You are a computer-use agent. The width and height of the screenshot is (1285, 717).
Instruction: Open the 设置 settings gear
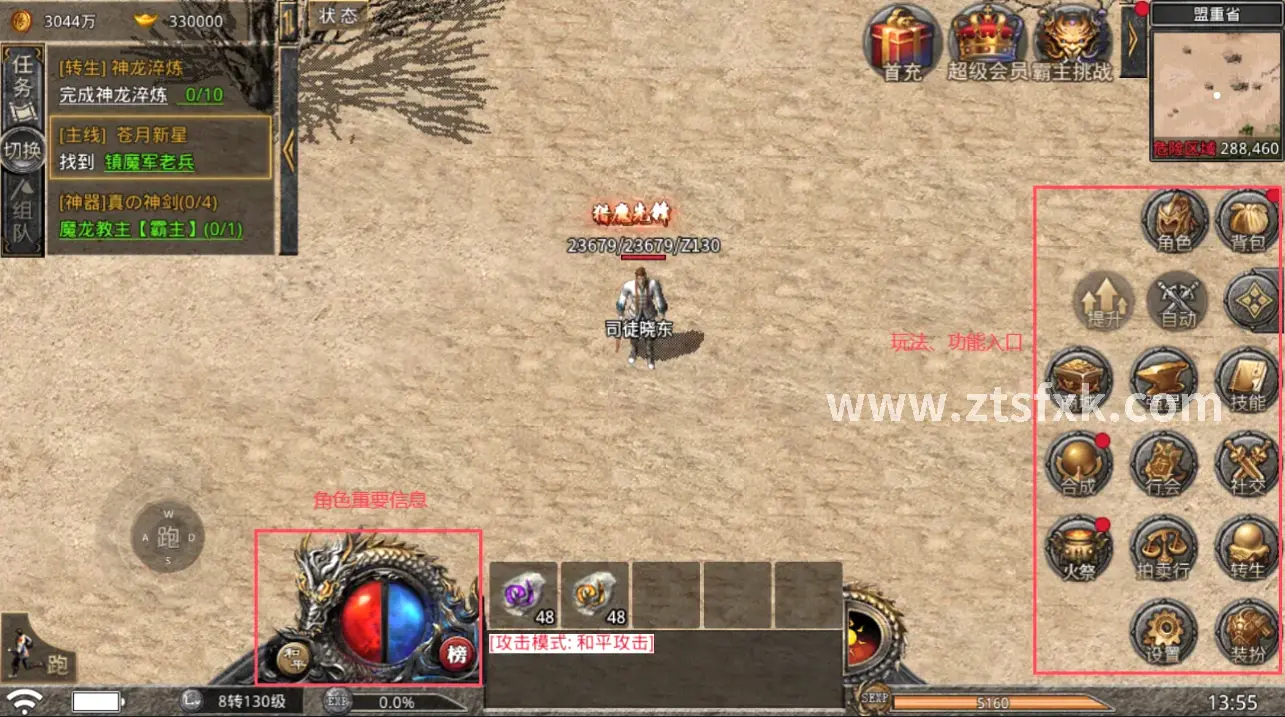[x=1163, y=632]
